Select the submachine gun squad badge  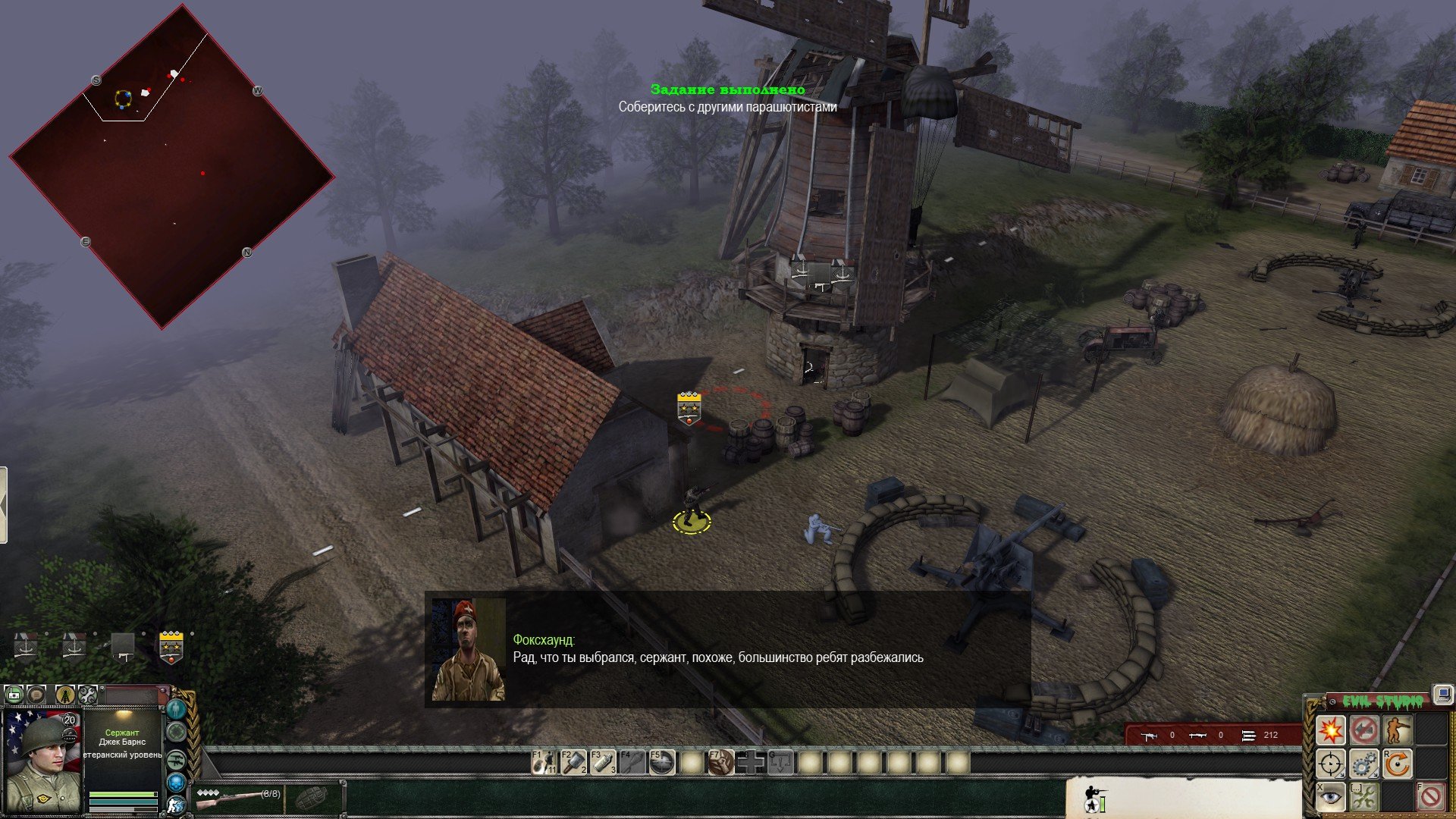(x=122, y=647)
